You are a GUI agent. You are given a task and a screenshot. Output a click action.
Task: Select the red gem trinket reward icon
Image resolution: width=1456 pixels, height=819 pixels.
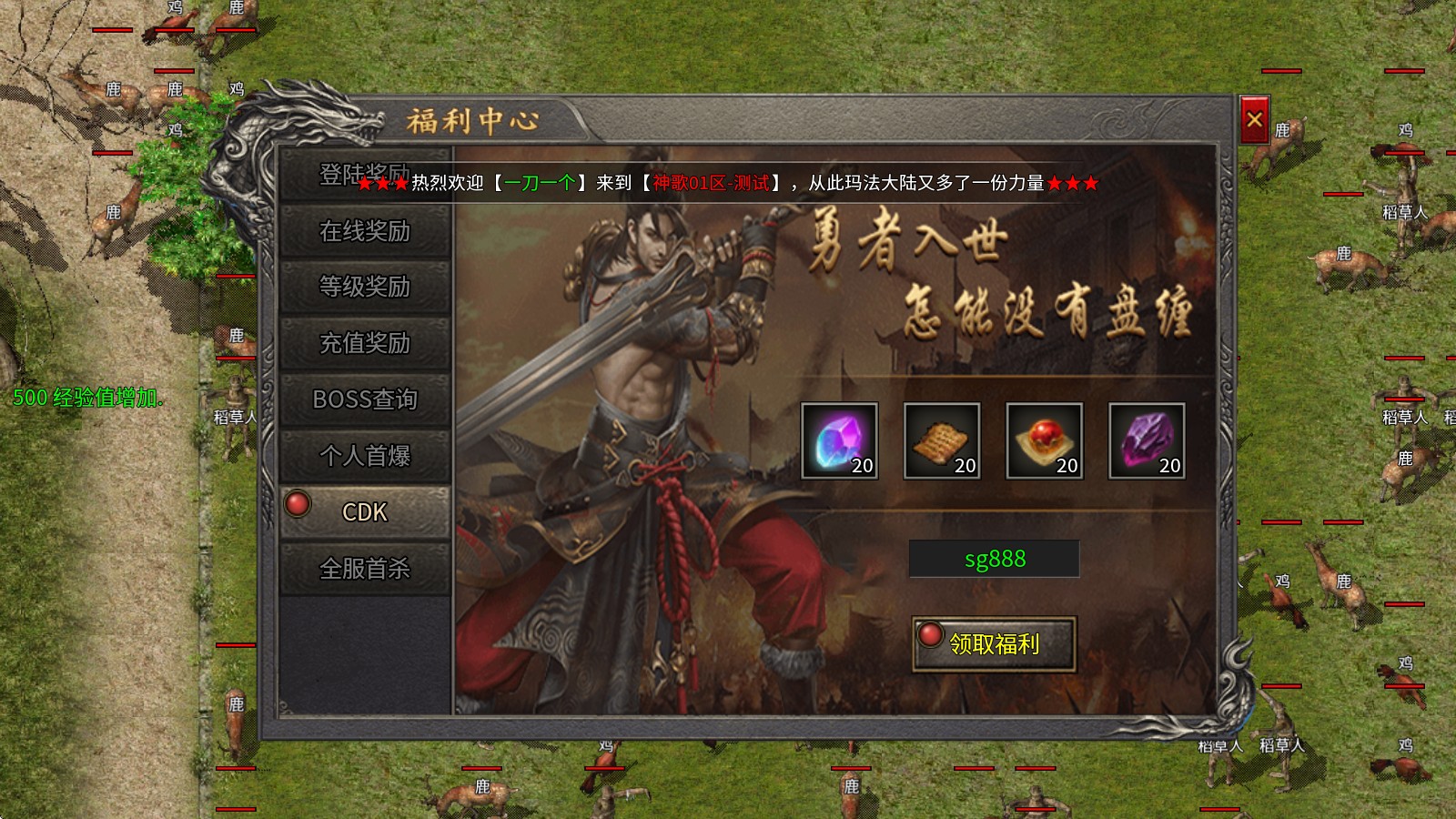point(1045,440)
